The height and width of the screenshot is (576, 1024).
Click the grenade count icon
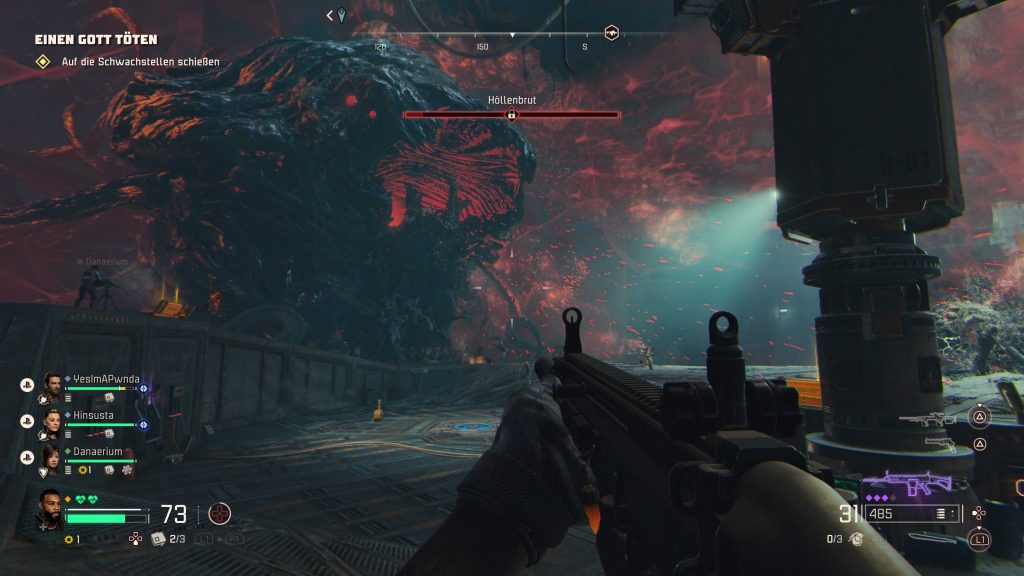click(858, 539)
